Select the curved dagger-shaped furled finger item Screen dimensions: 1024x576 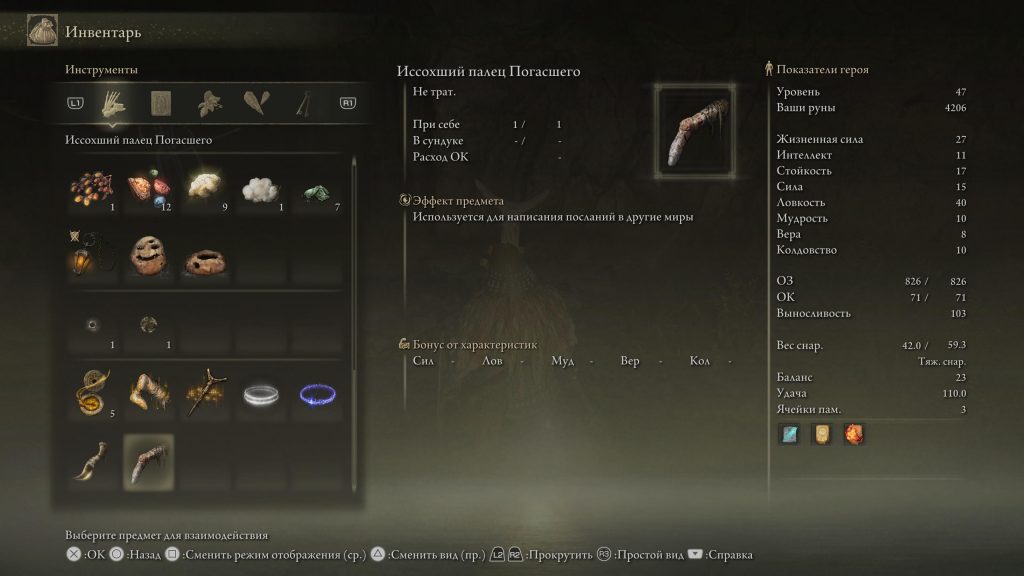pyautogui.click(x=91, y=461)
